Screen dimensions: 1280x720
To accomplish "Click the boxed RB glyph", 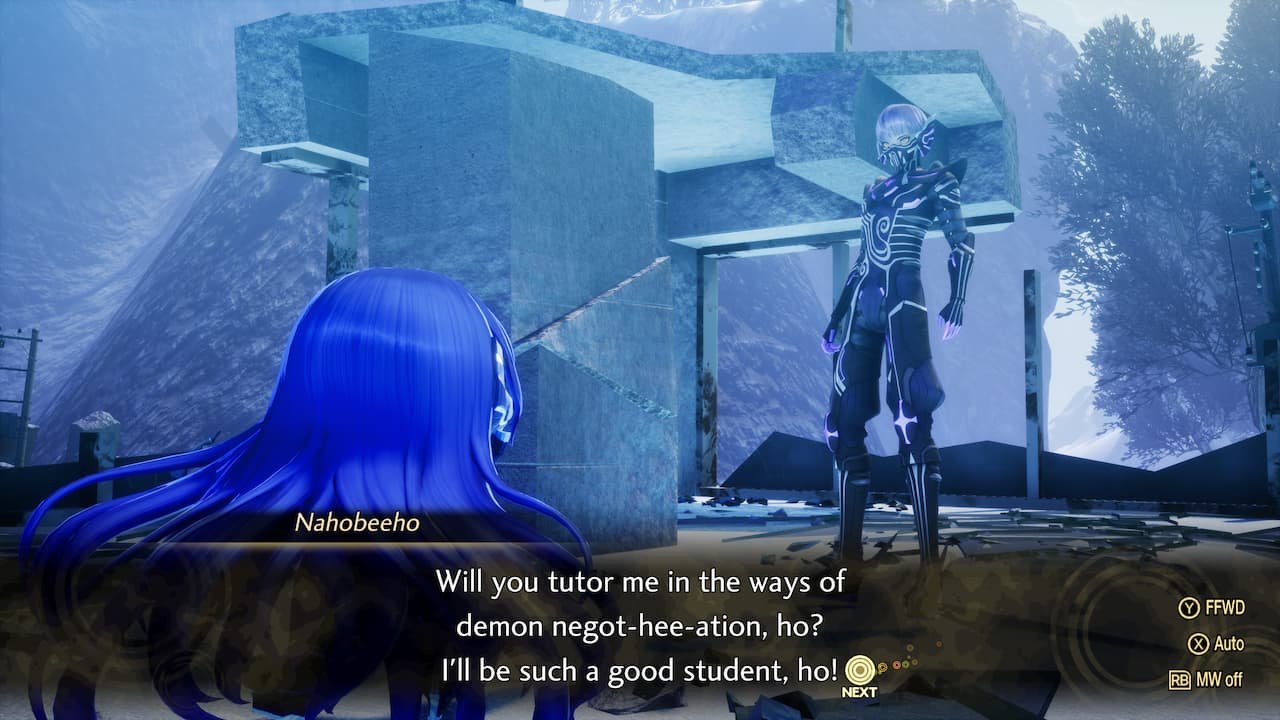I will point(1180,678).
